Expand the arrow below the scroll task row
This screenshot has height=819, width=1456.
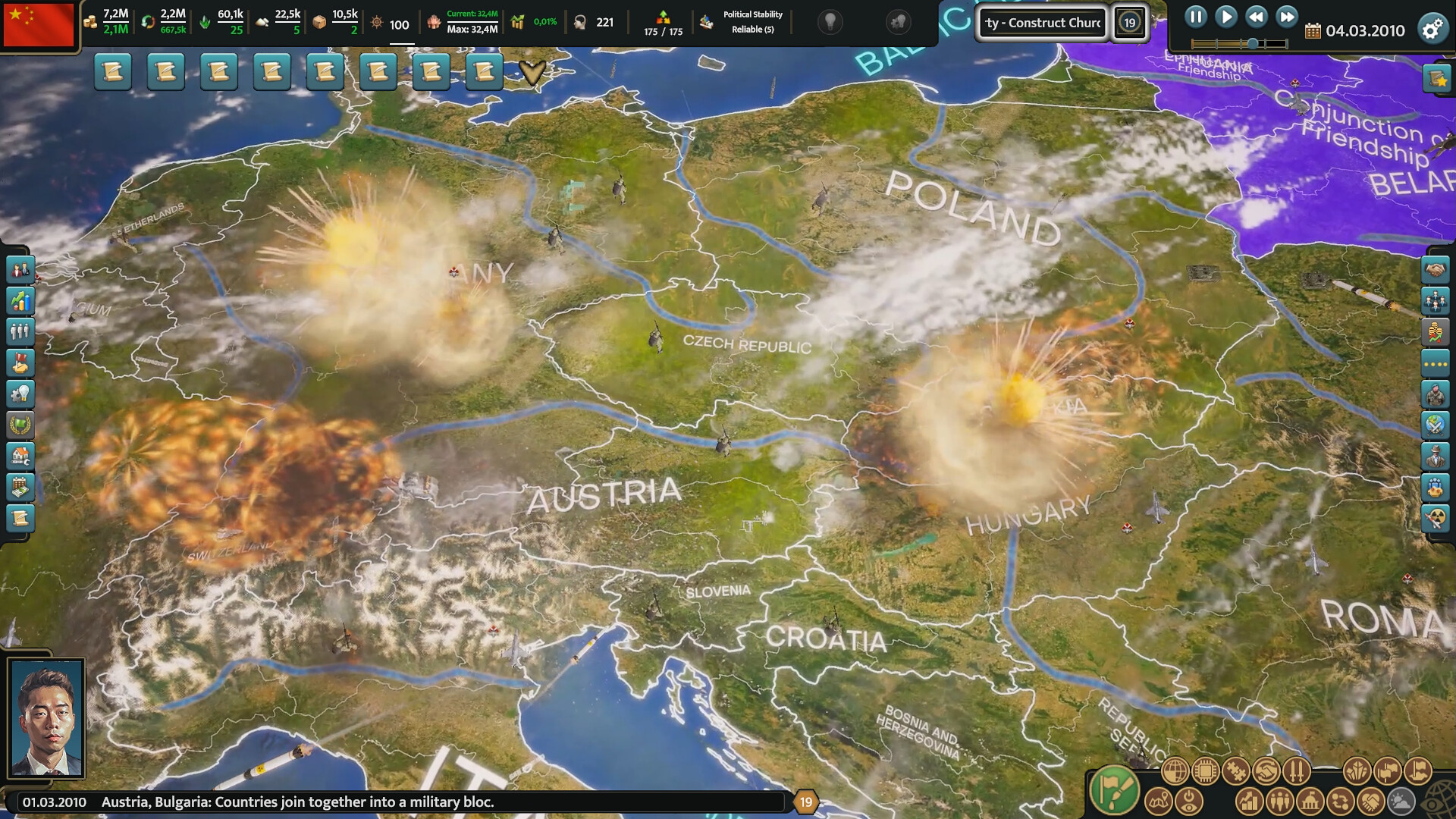531,72
